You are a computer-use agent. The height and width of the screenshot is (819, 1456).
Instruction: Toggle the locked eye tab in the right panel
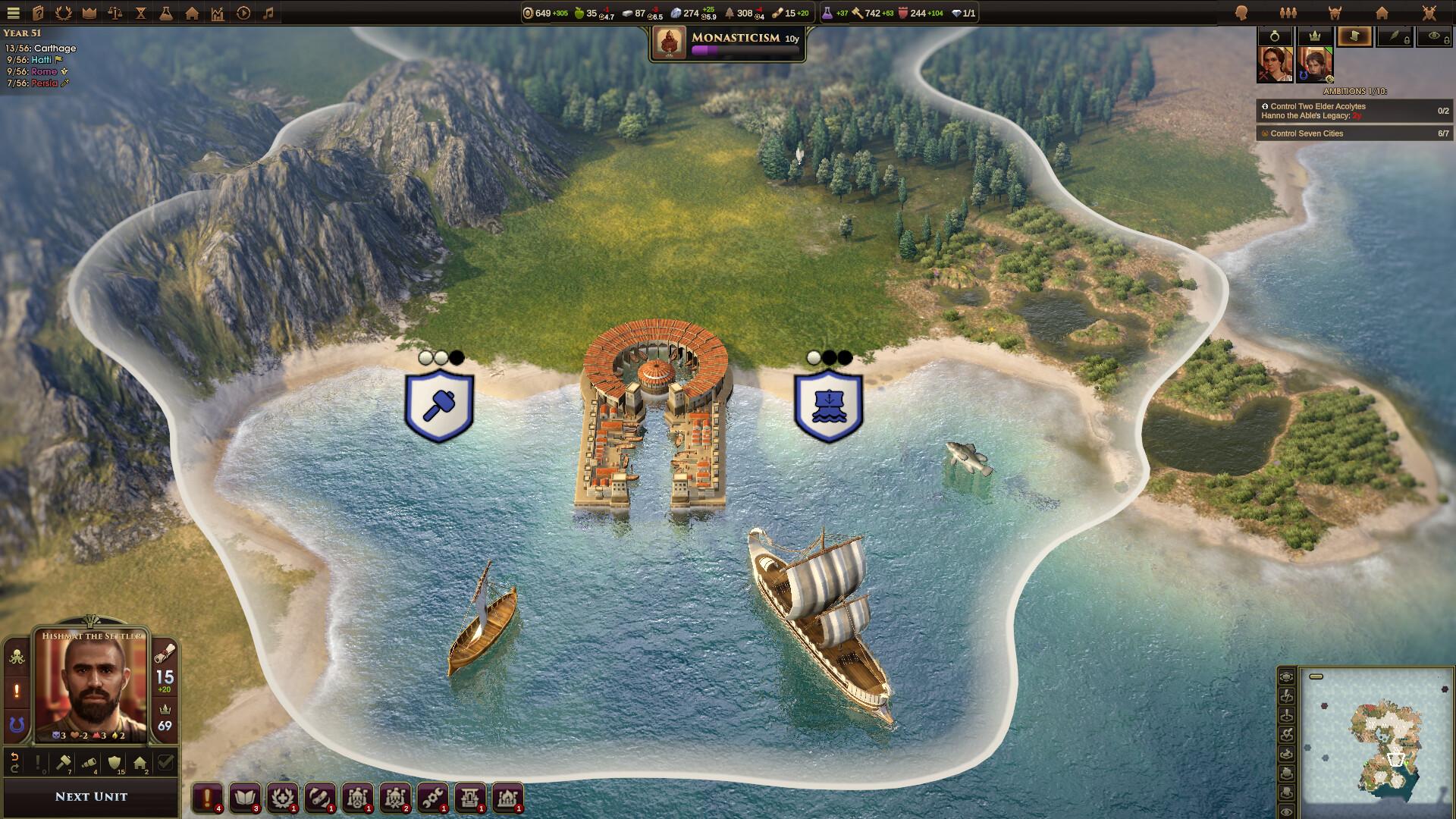coord(1436,36)
